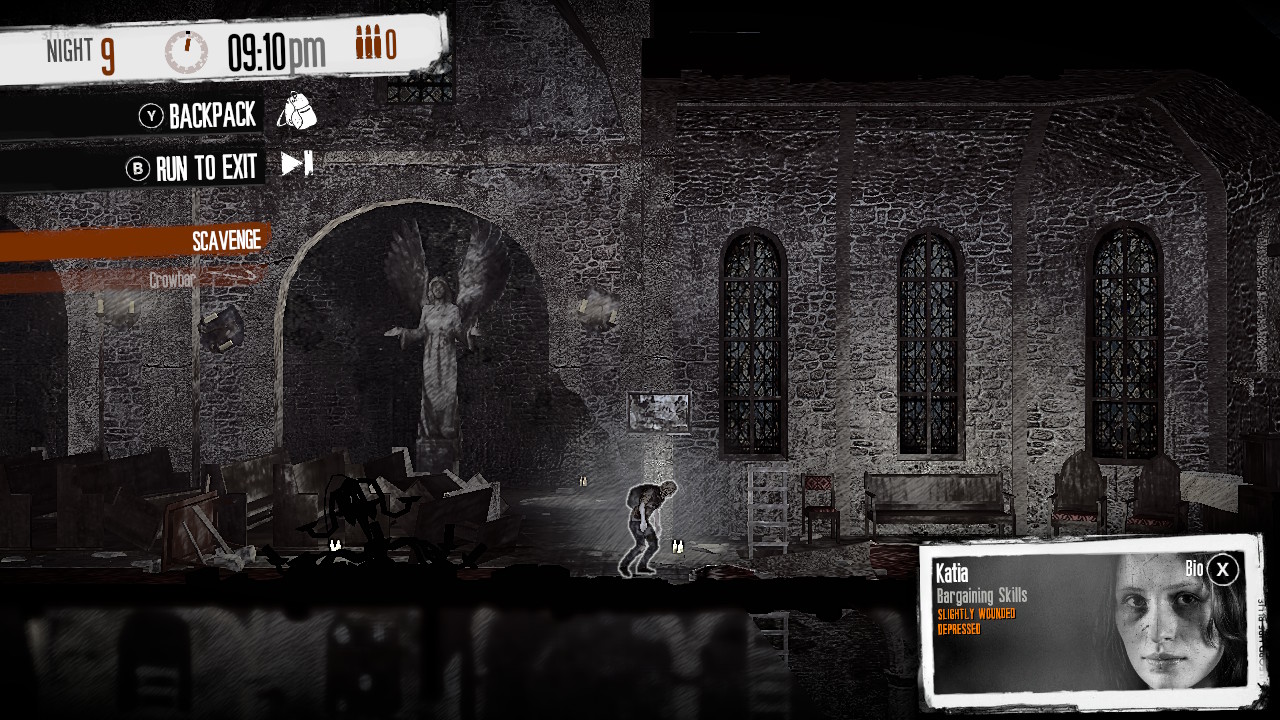Screen dimensions: 1280x720
Task: Click the Night 9 day counter
Action: [80, 48]
